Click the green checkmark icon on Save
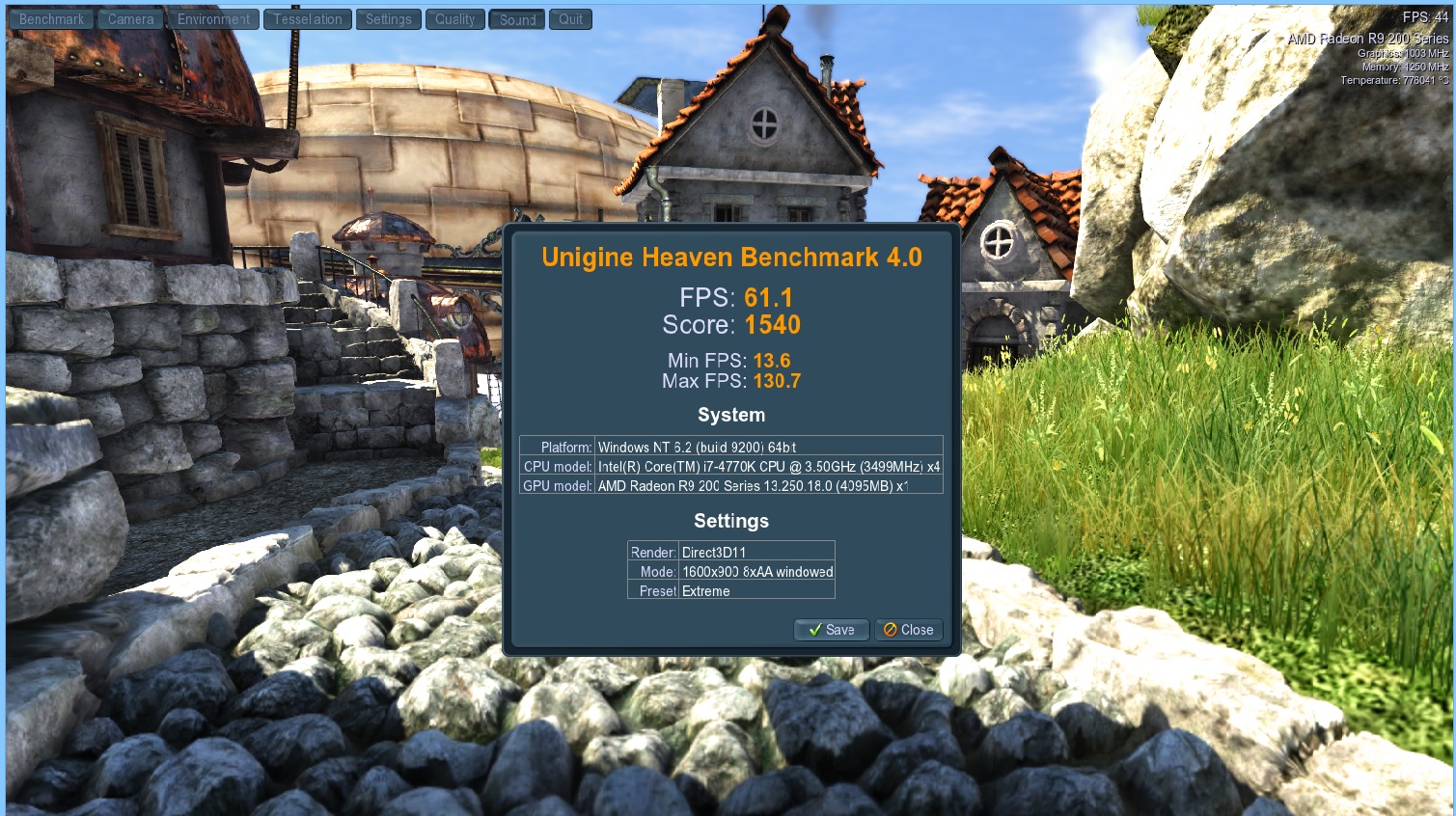Viewport: 1456px width, 816px height. point(813,630)
